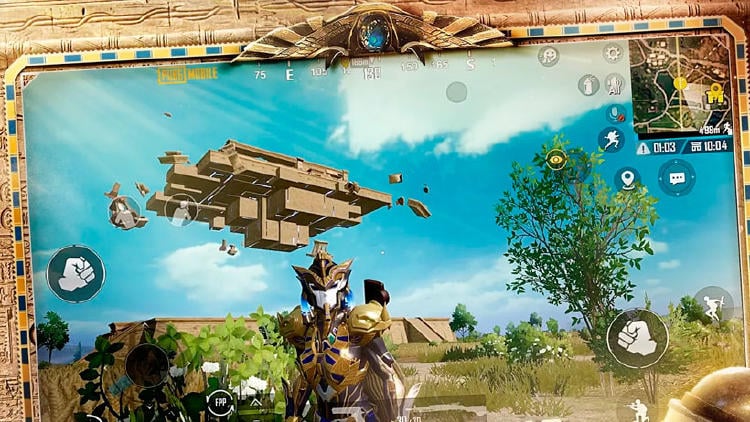Toggle the yellow eye free-look button
The image size is (750, 422).
(556, 159)
